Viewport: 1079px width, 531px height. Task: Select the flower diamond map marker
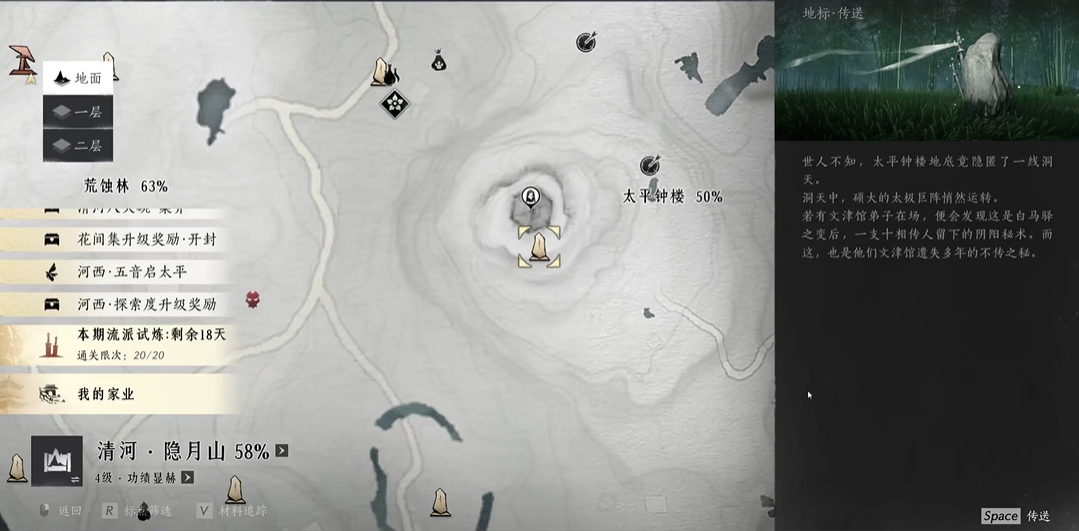coord(395,102)
